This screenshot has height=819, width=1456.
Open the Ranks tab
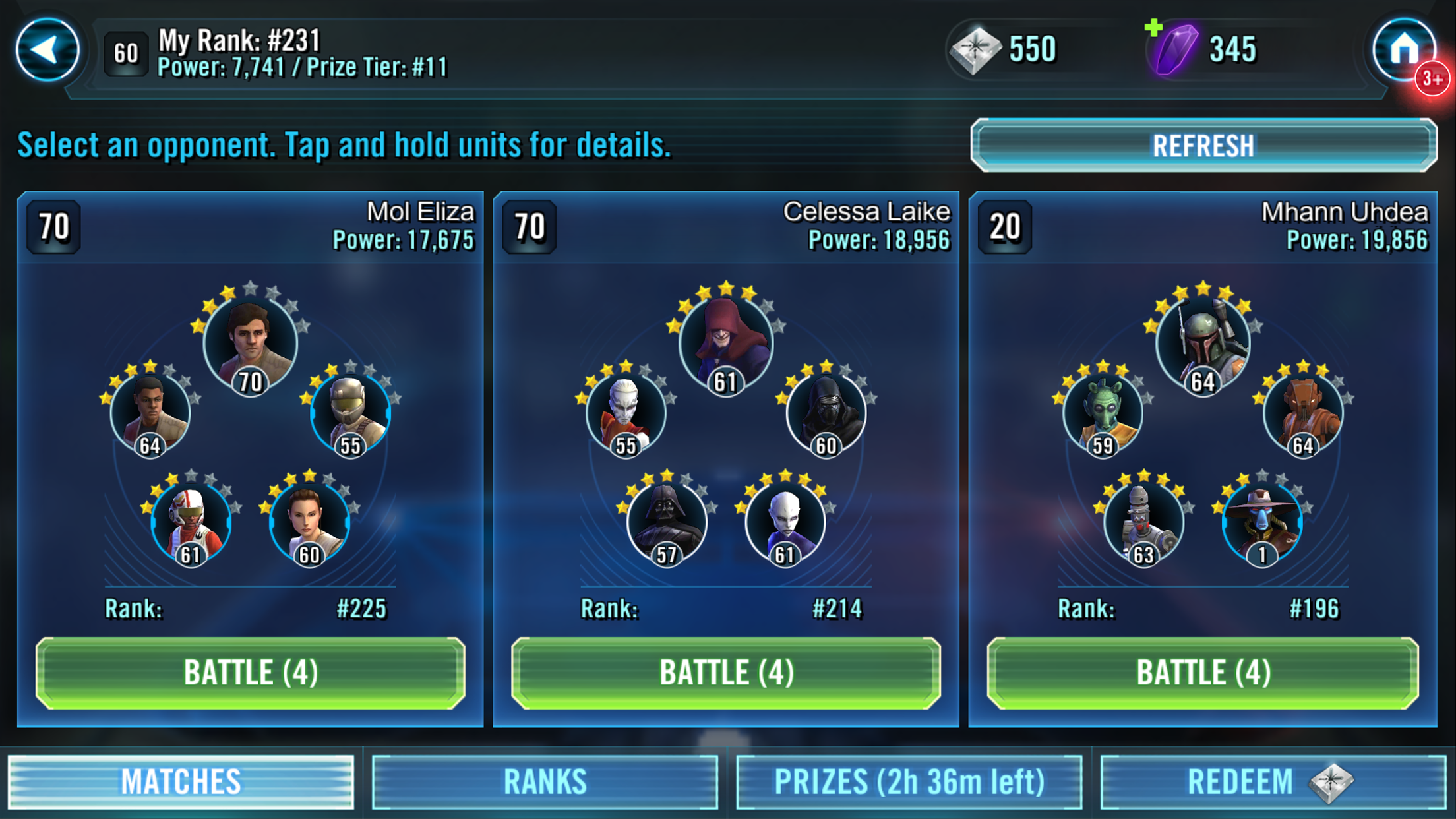pyautogui.click(x=545, y=782)
